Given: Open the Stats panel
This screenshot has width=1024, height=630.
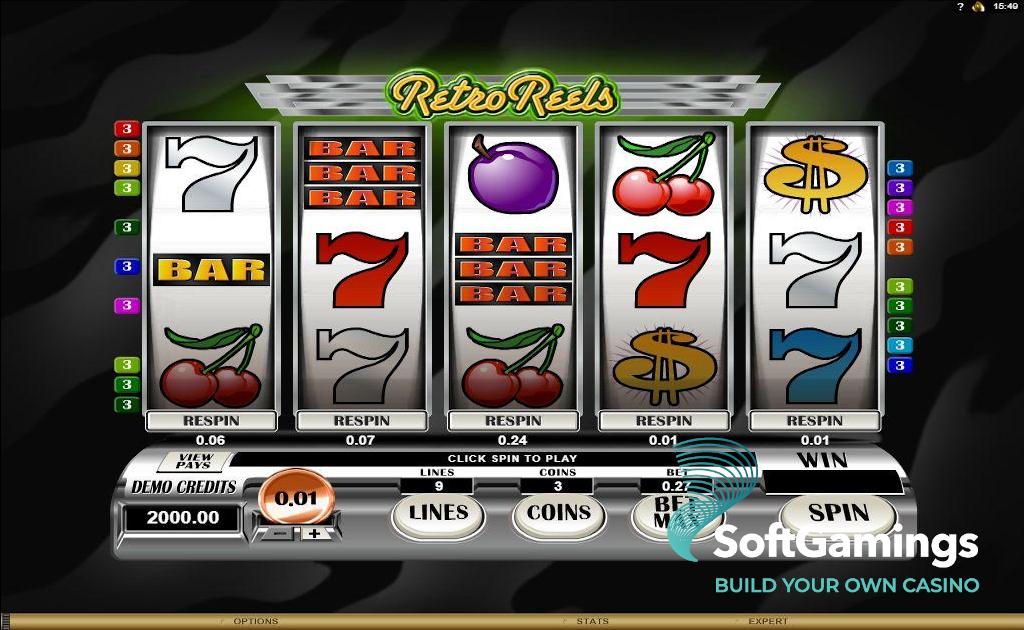Looking at the screenshot, I should coord(592,621).
